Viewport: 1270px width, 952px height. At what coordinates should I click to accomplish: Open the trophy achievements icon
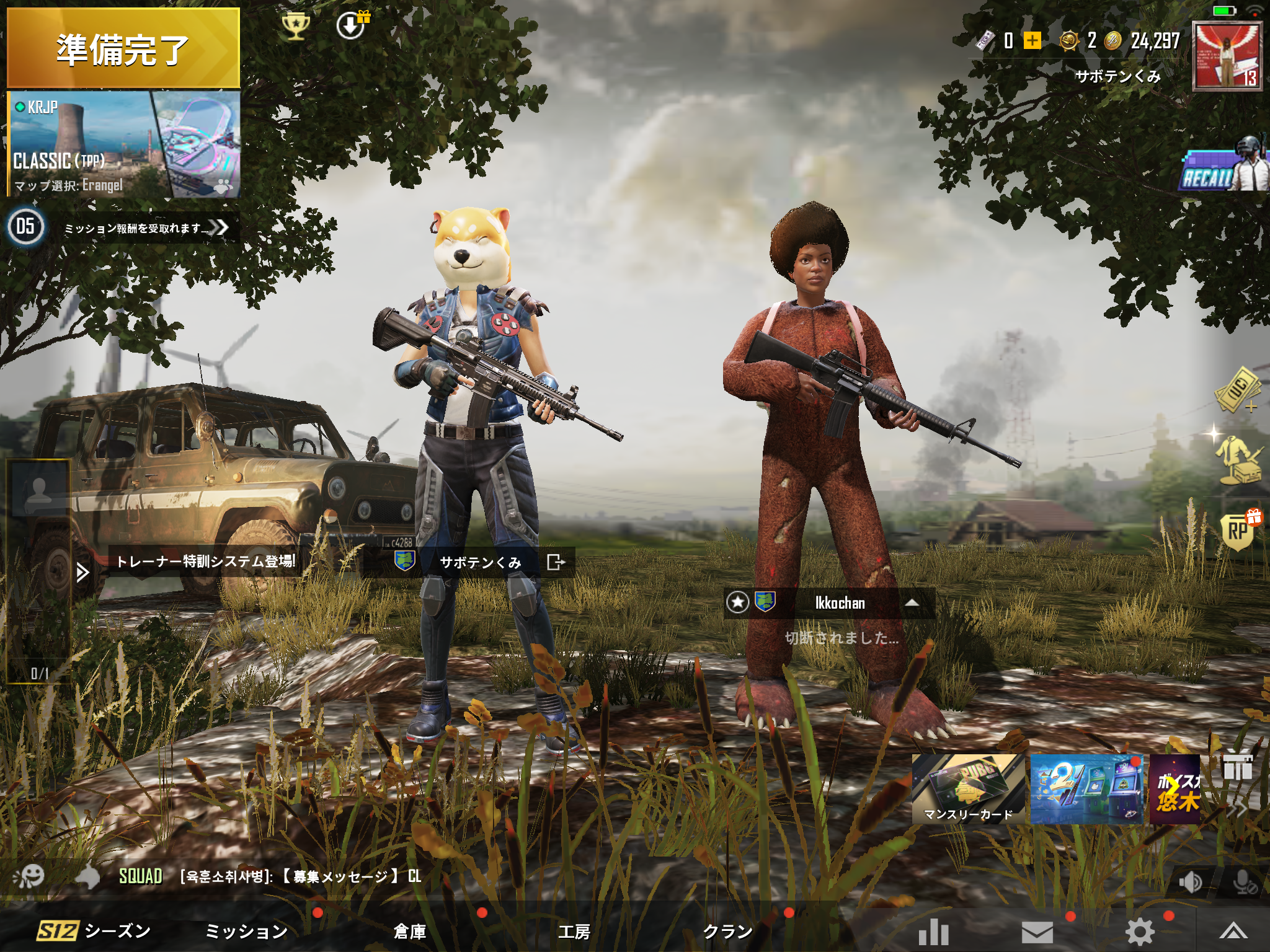coord(295,27)
